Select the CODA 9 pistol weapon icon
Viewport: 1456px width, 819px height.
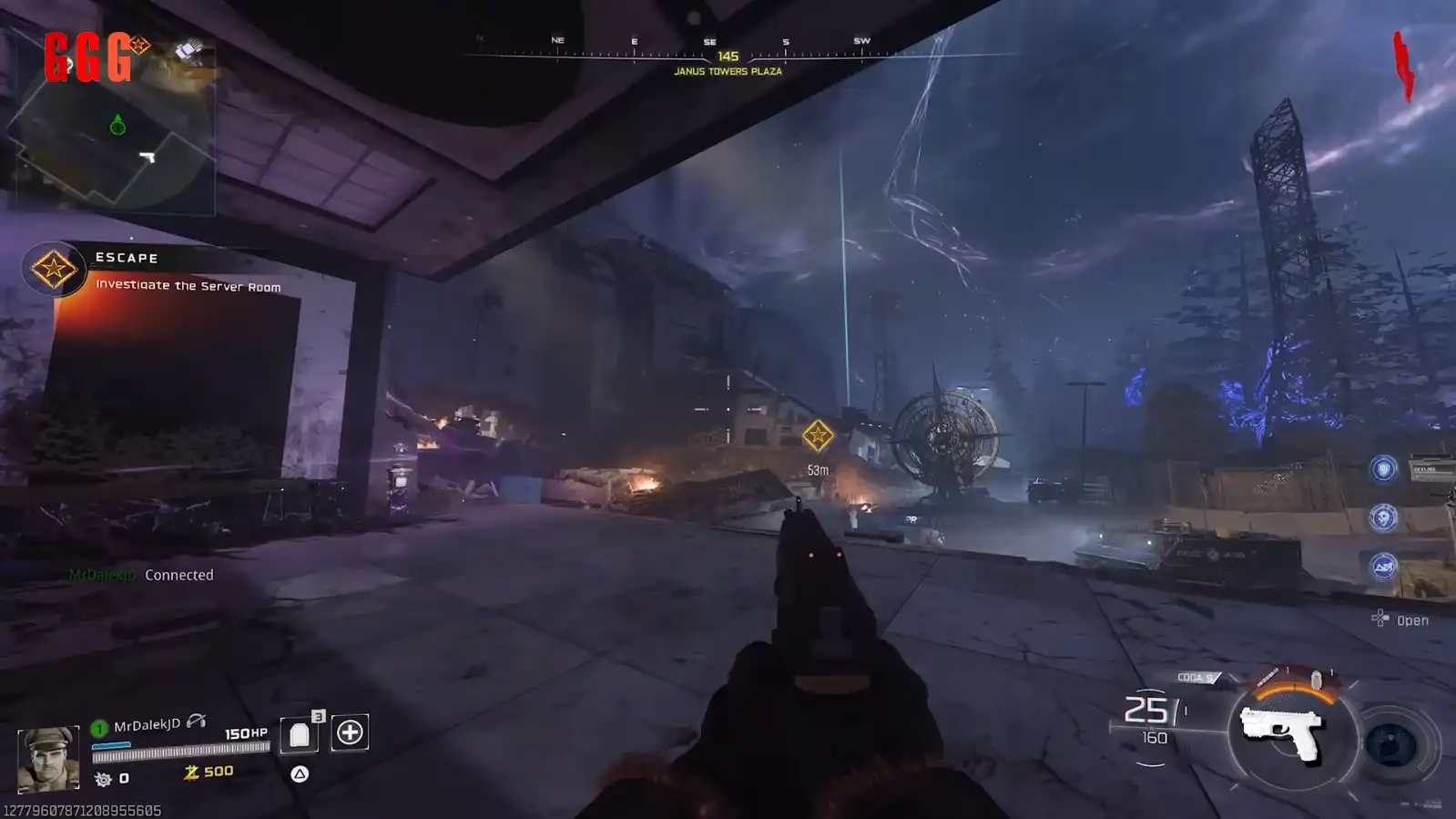(x=1281, y=732)
